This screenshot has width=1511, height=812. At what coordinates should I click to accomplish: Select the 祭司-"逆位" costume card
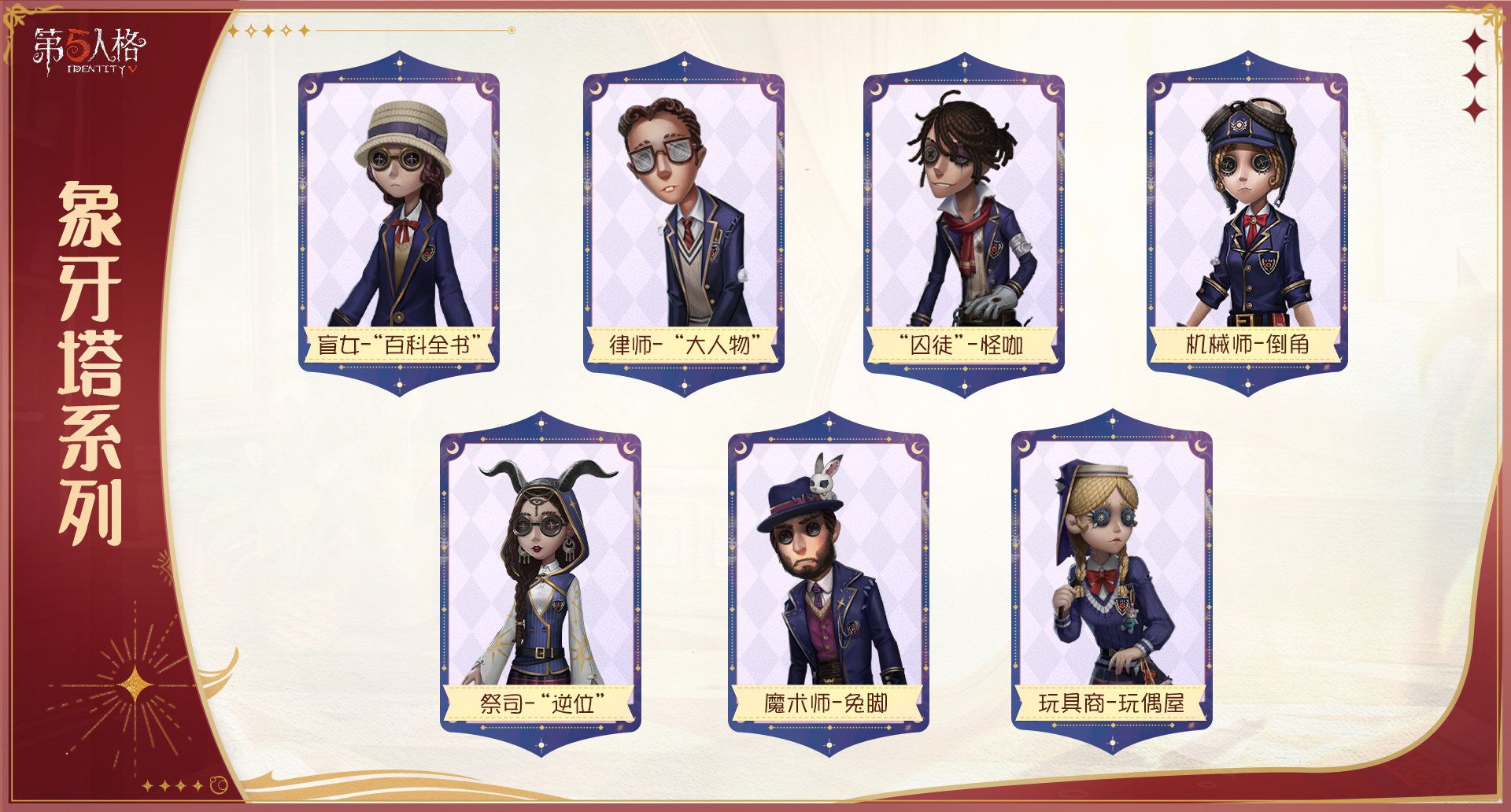[541, 582]
